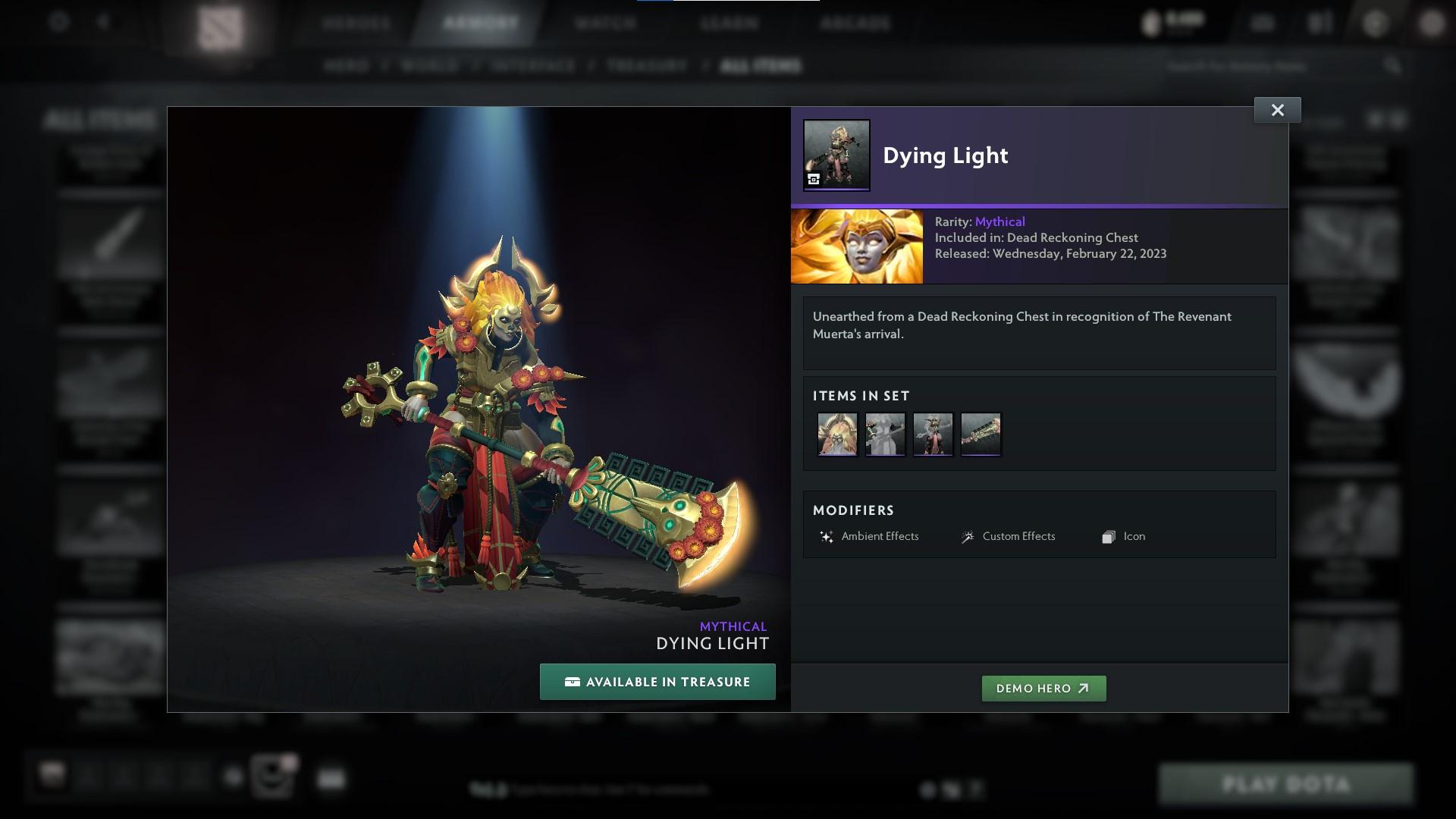The height and width of the screenshot is (819, 1456).
Task: Open the Mythical rarity link
Action: coord(999,221)
